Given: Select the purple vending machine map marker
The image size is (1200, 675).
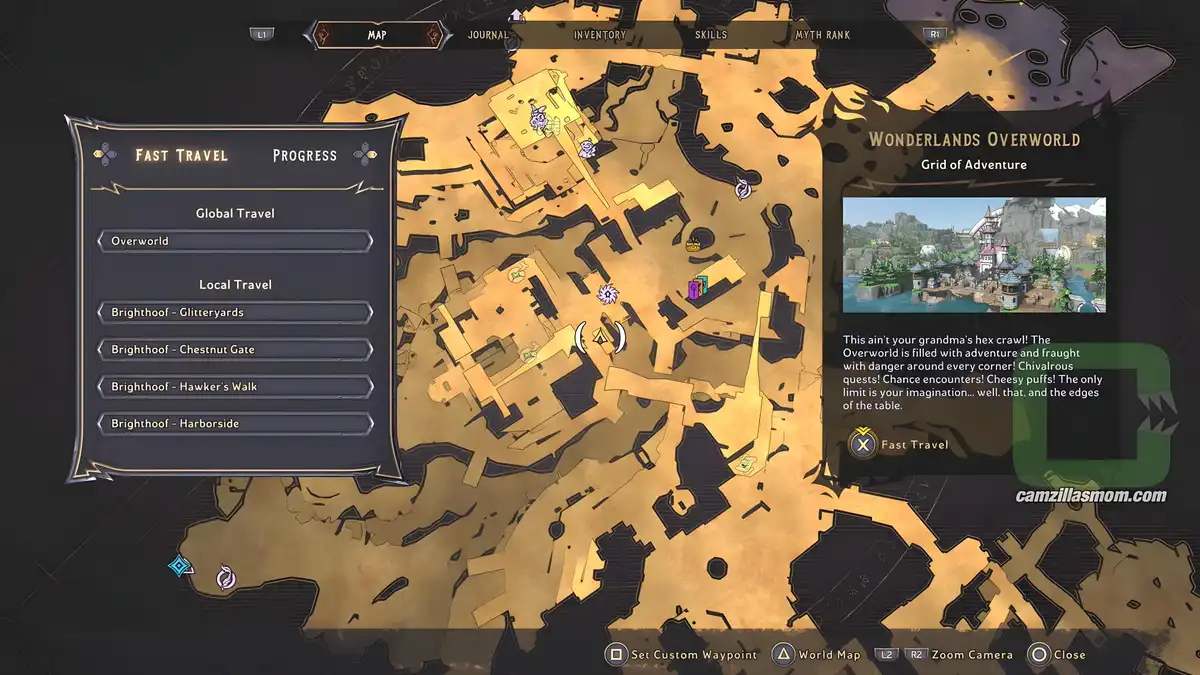Looking at the screenshot, I should point(697,289).
